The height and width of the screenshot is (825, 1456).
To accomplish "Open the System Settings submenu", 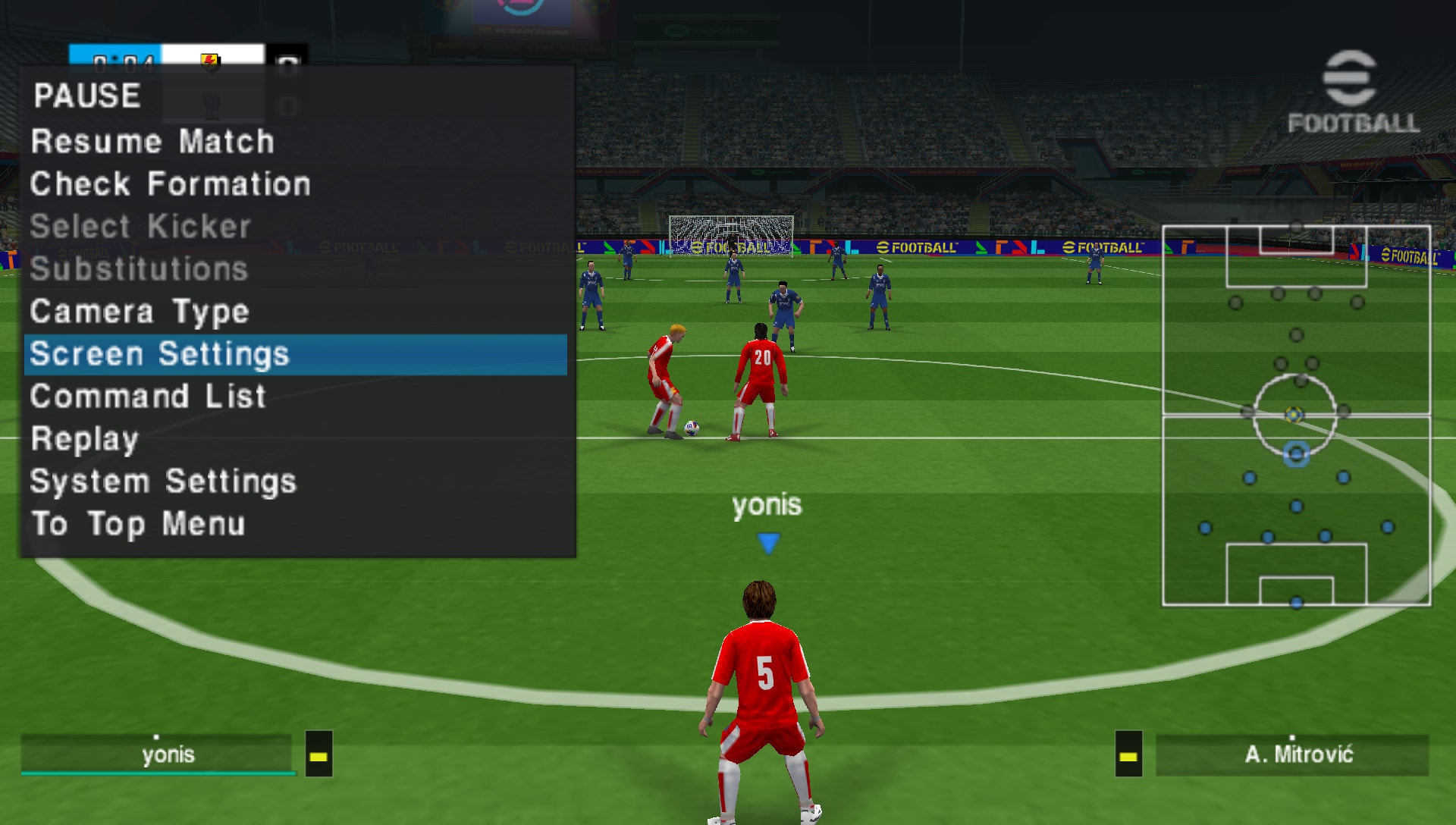I will 162,481.
